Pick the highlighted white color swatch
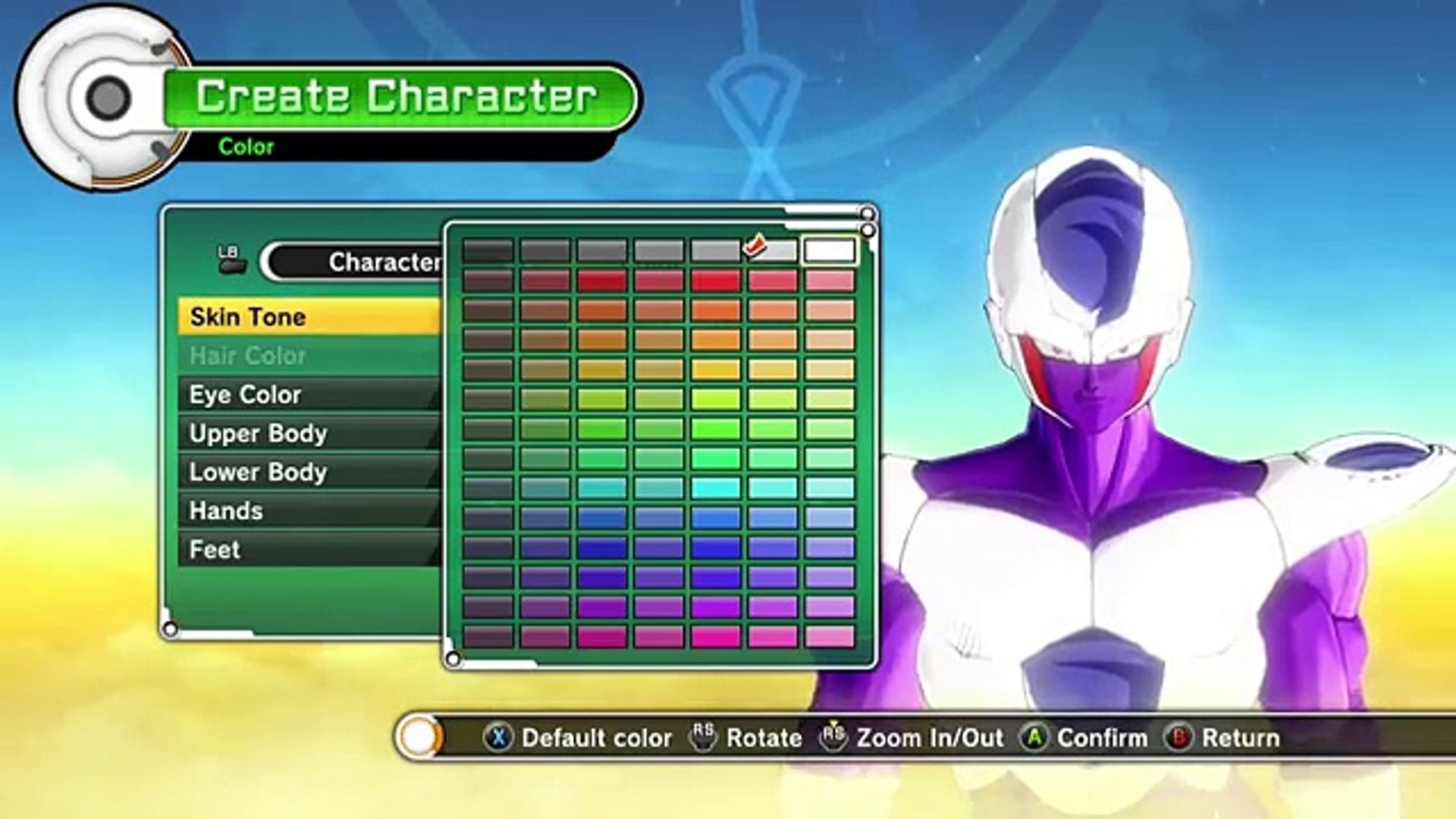 coord(829,251)
